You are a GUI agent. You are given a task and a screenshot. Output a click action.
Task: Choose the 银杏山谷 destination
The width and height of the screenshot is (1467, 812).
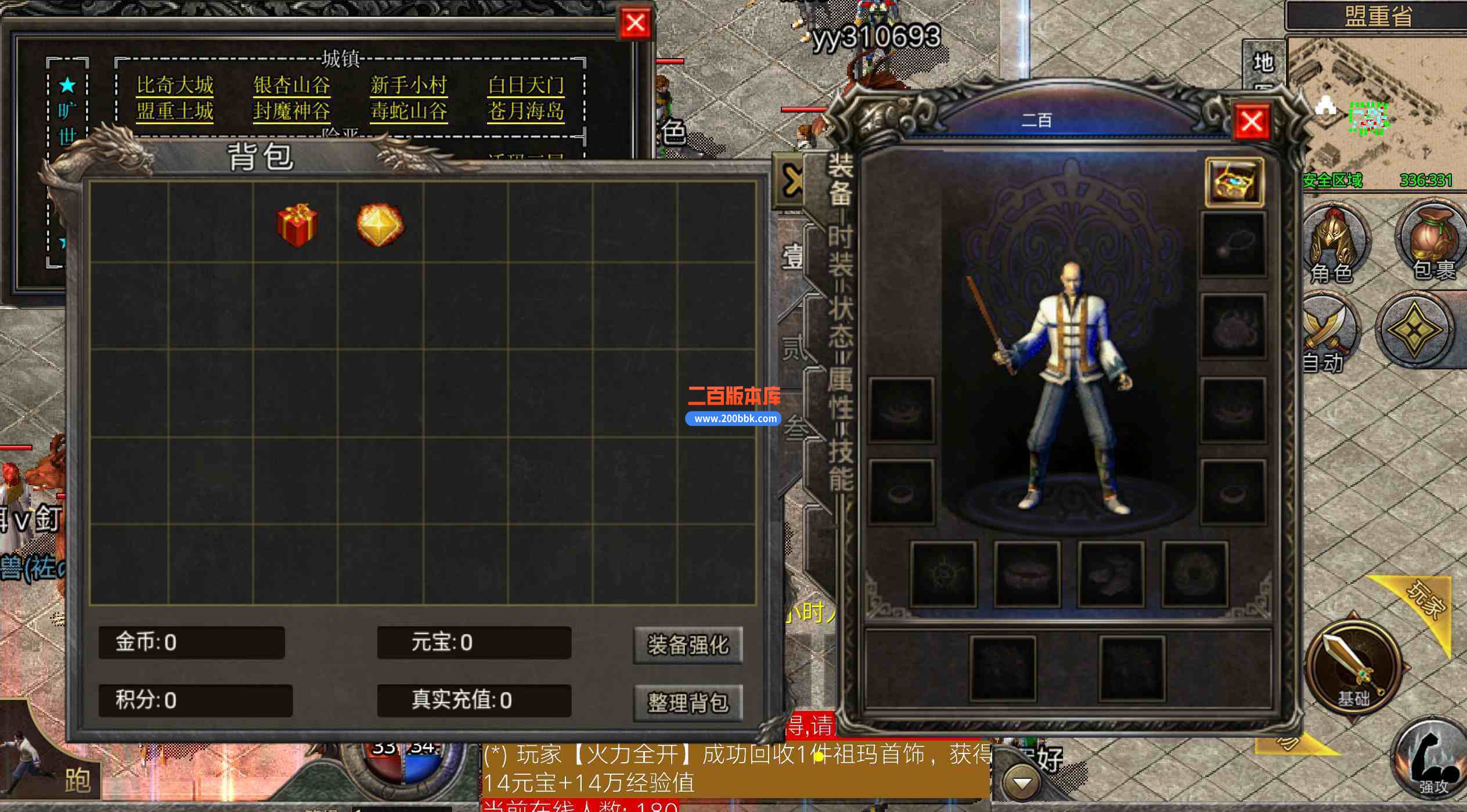[291, 85]
